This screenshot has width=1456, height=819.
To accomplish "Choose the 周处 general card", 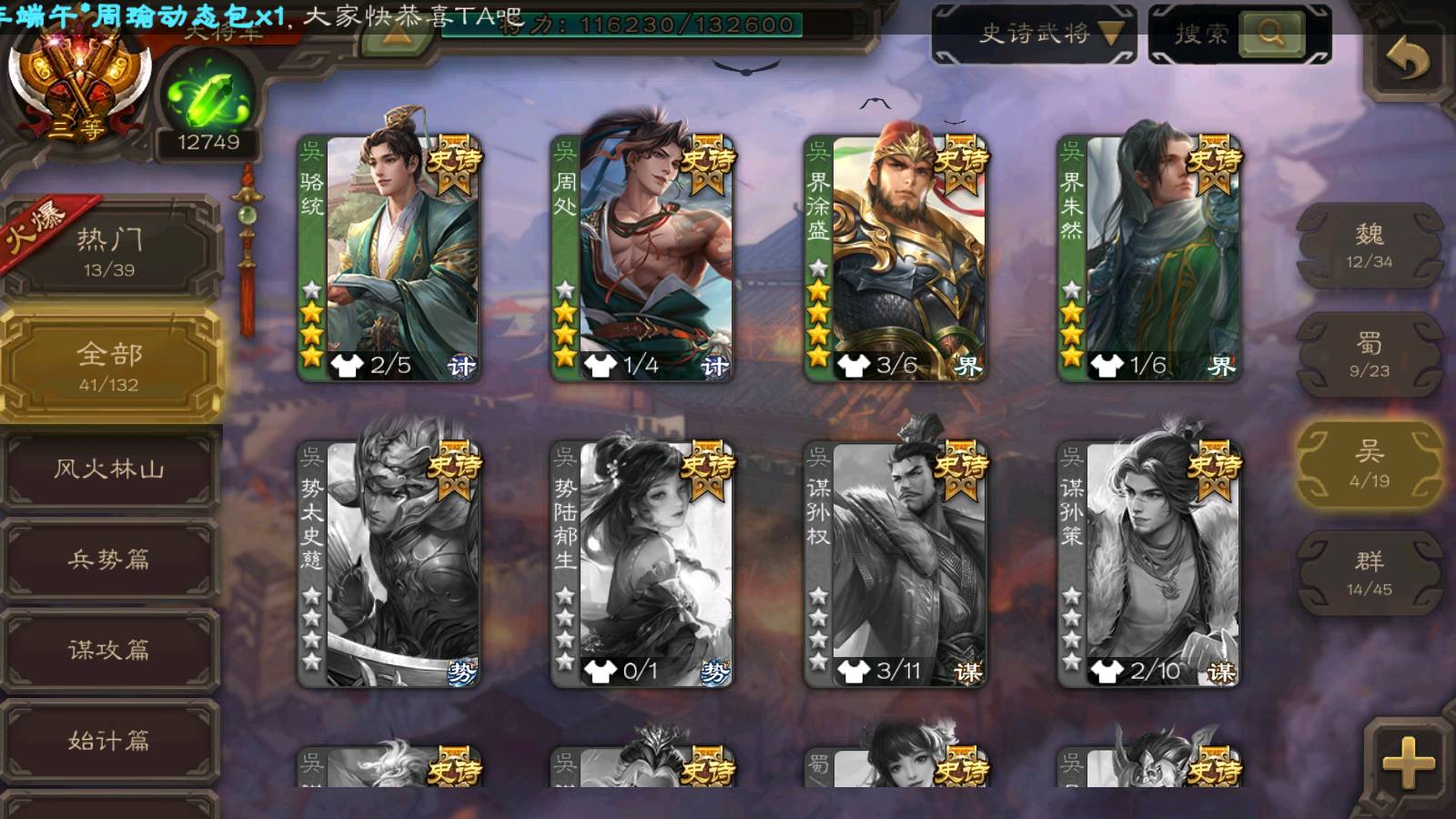I will pyautogui.click(x=642, y=257).
